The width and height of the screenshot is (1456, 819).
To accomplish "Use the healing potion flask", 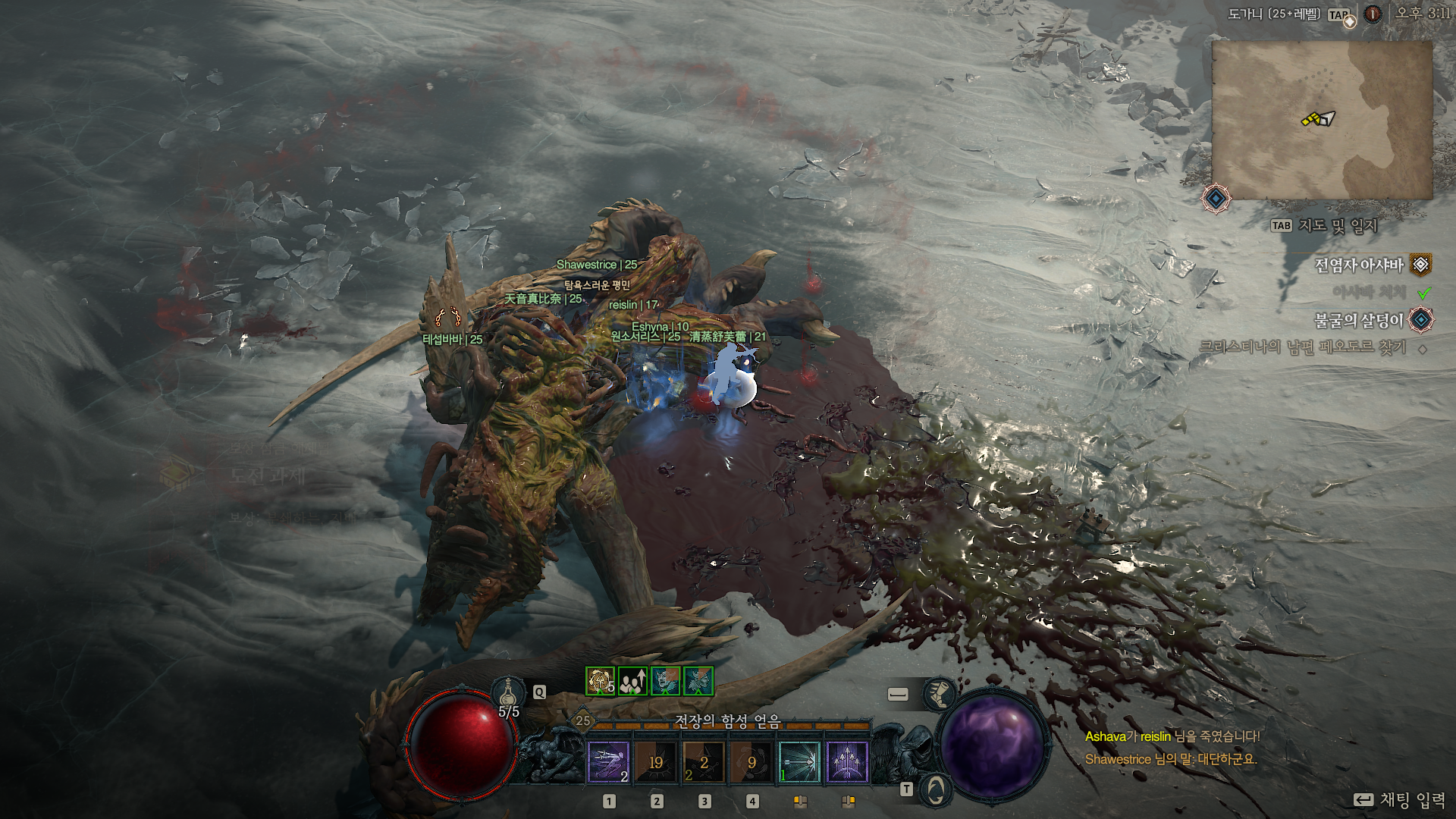I will [509, 693].
